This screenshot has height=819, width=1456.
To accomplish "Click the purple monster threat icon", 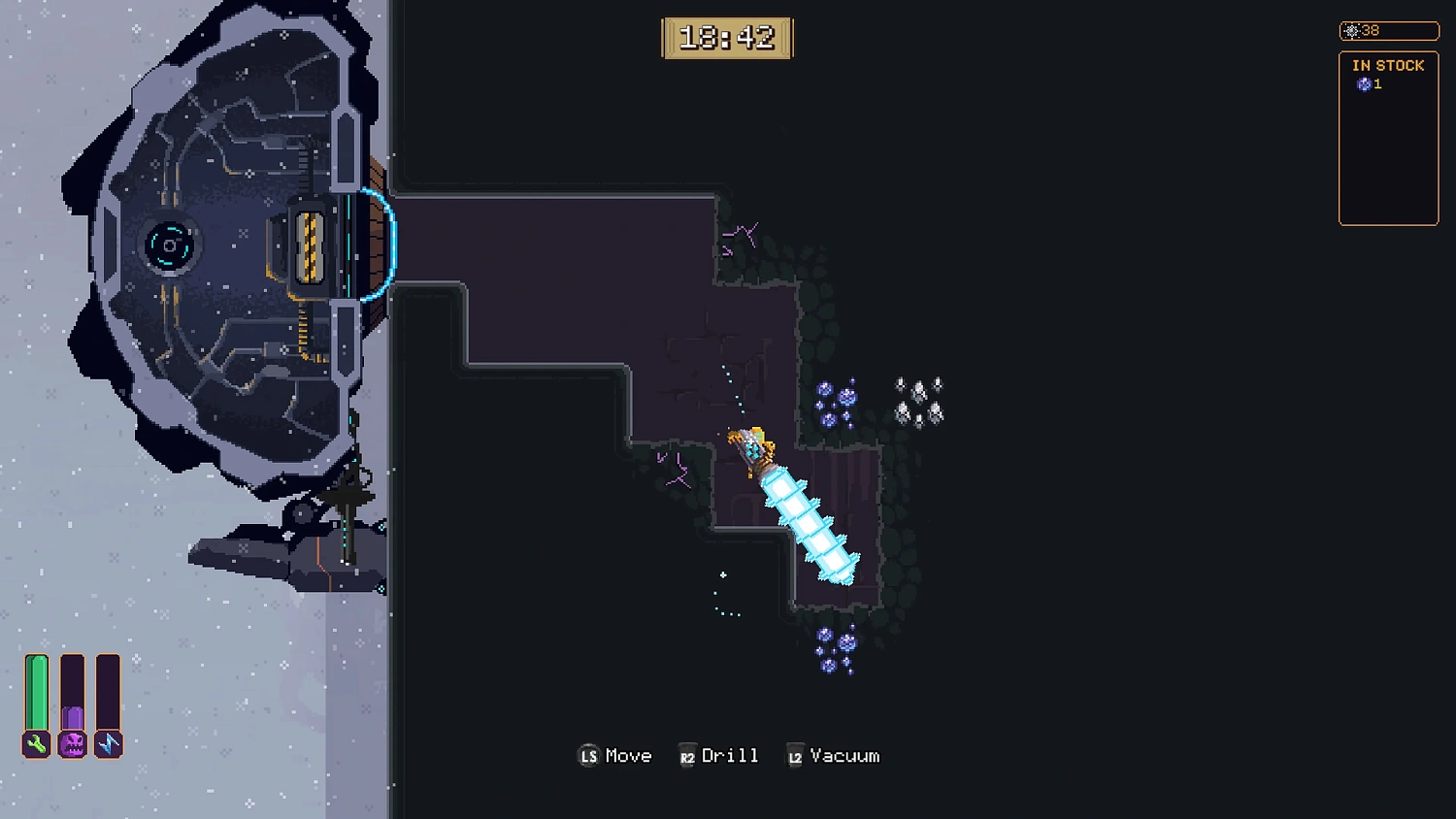I will click(x=72, y=745).
